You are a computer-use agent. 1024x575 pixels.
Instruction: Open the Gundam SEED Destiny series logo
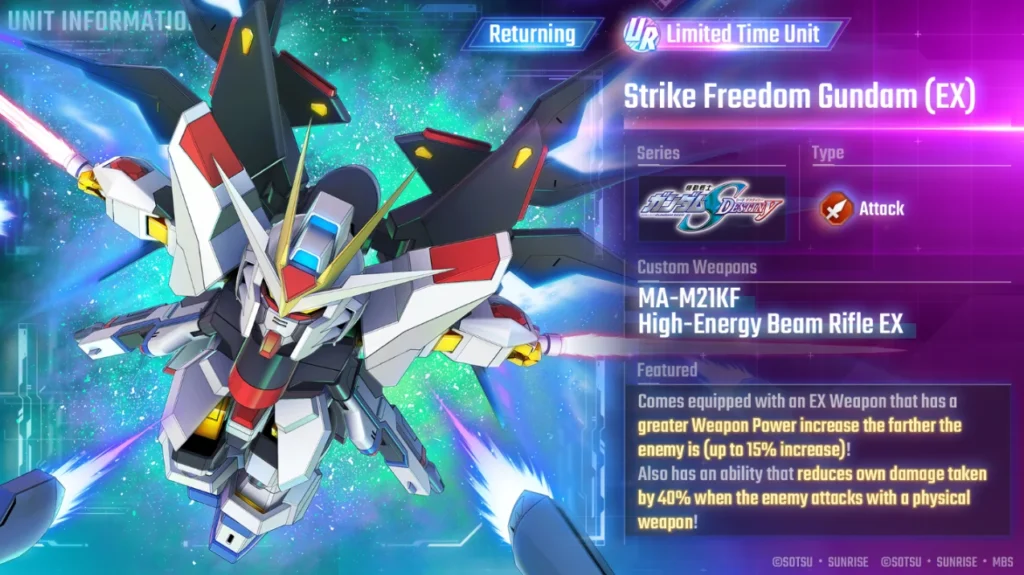[x=712, y=208]
